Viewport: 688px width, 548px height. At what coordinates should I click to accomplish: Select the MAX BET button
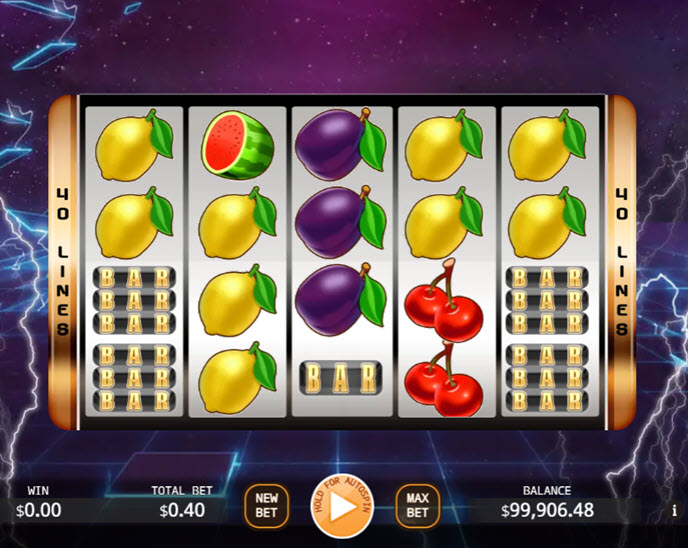(x=417, y=505)
